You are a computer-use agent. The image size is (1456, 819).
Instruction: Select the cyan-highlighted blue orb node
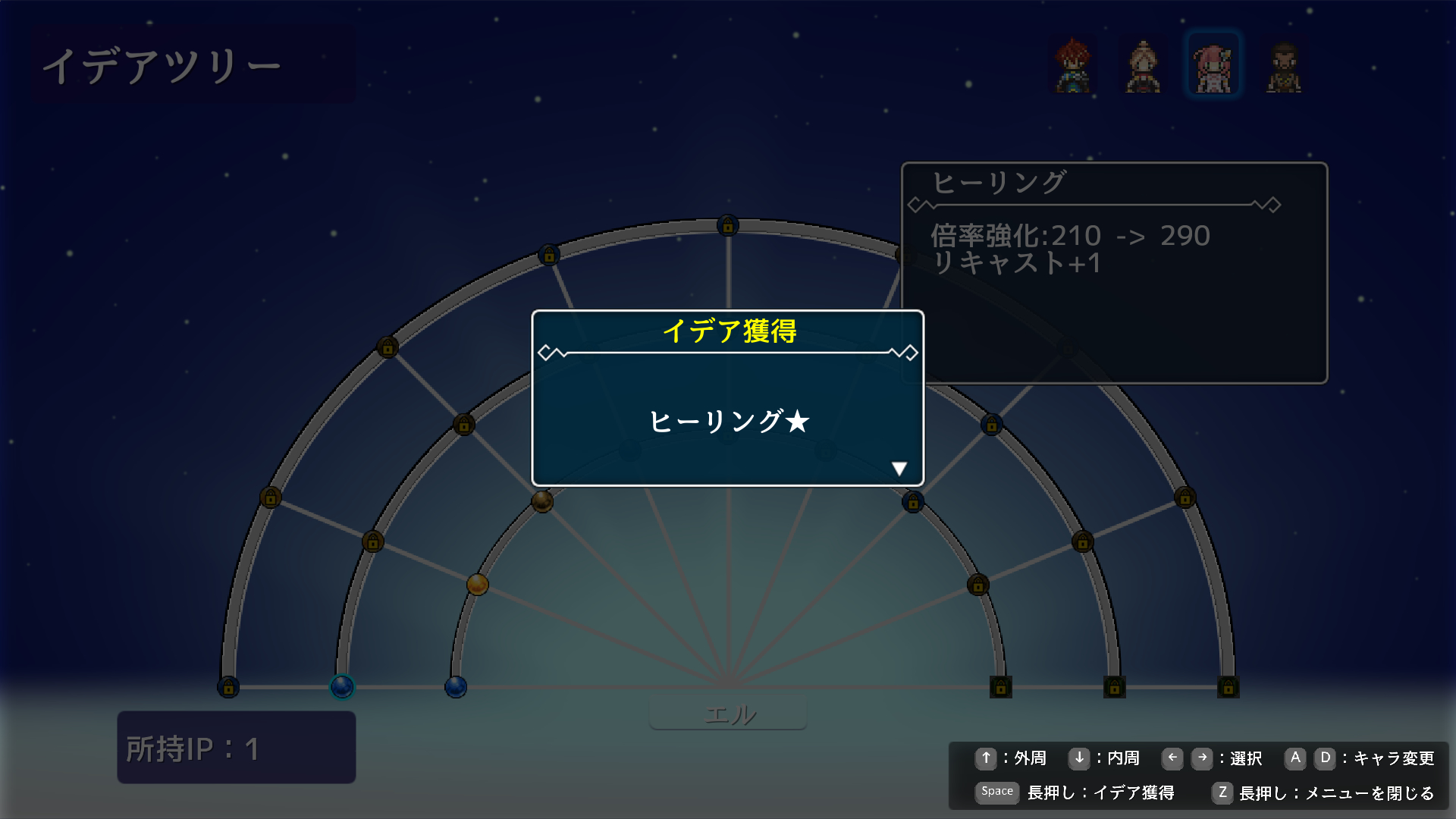342,687
